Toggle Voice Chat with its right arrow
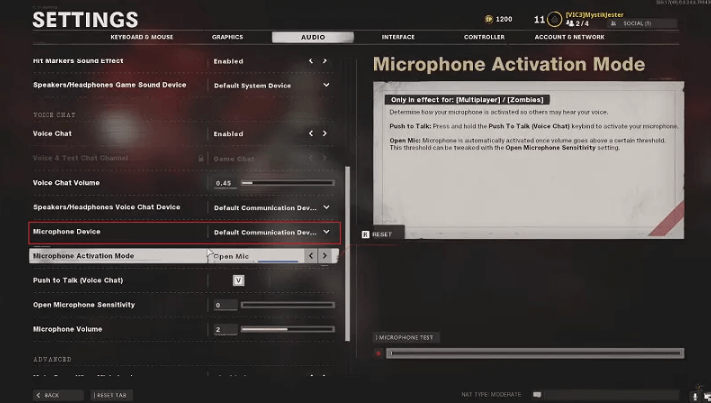Viewport: 711px width, 403px height. (324, 133)
